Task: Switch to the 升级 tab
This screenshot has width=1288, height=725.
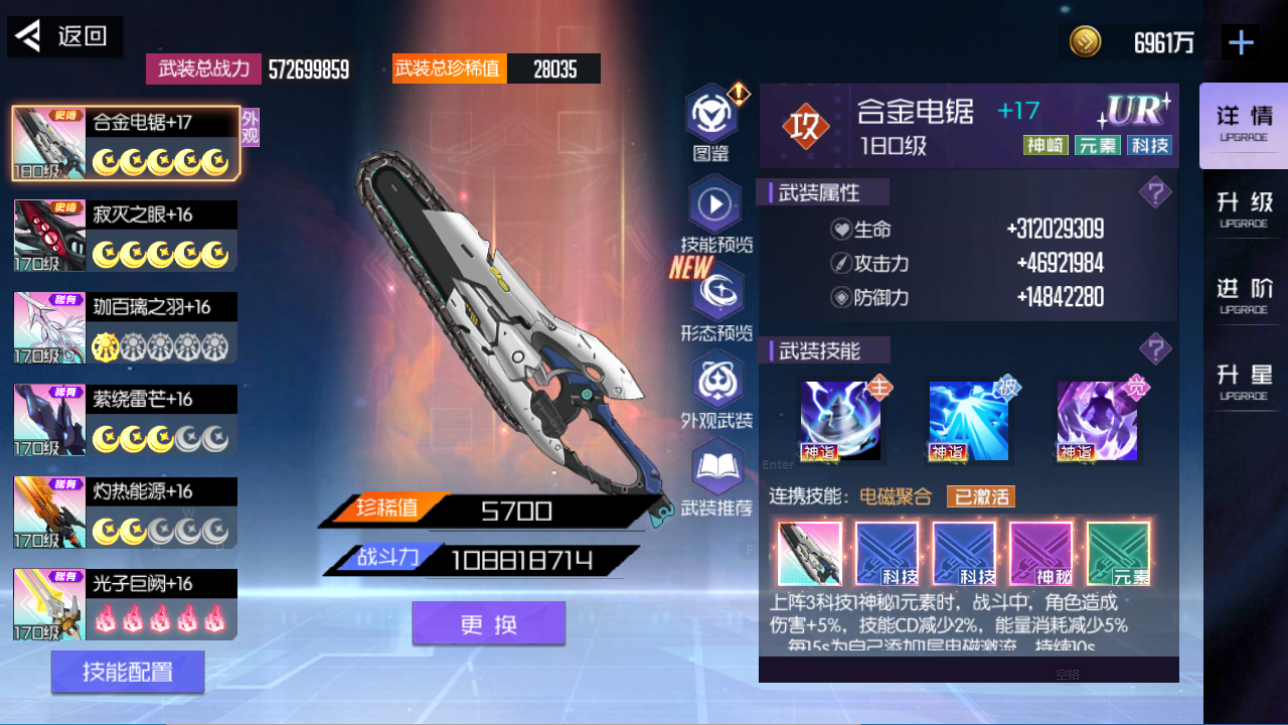Action: (x=1244, y=210)
